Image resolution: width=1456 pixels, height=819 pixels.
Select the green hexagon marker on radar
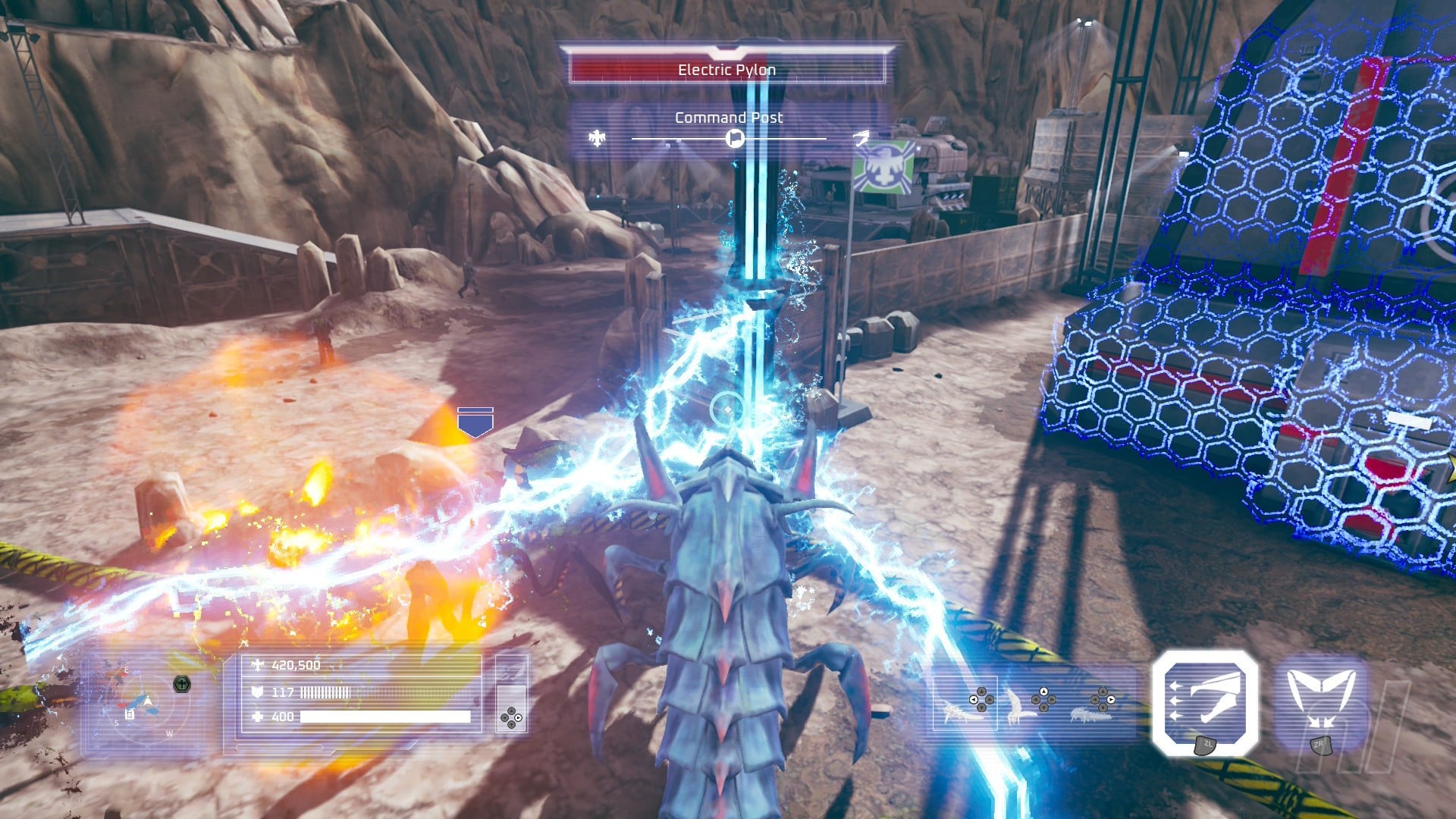(x=182, y=684)
